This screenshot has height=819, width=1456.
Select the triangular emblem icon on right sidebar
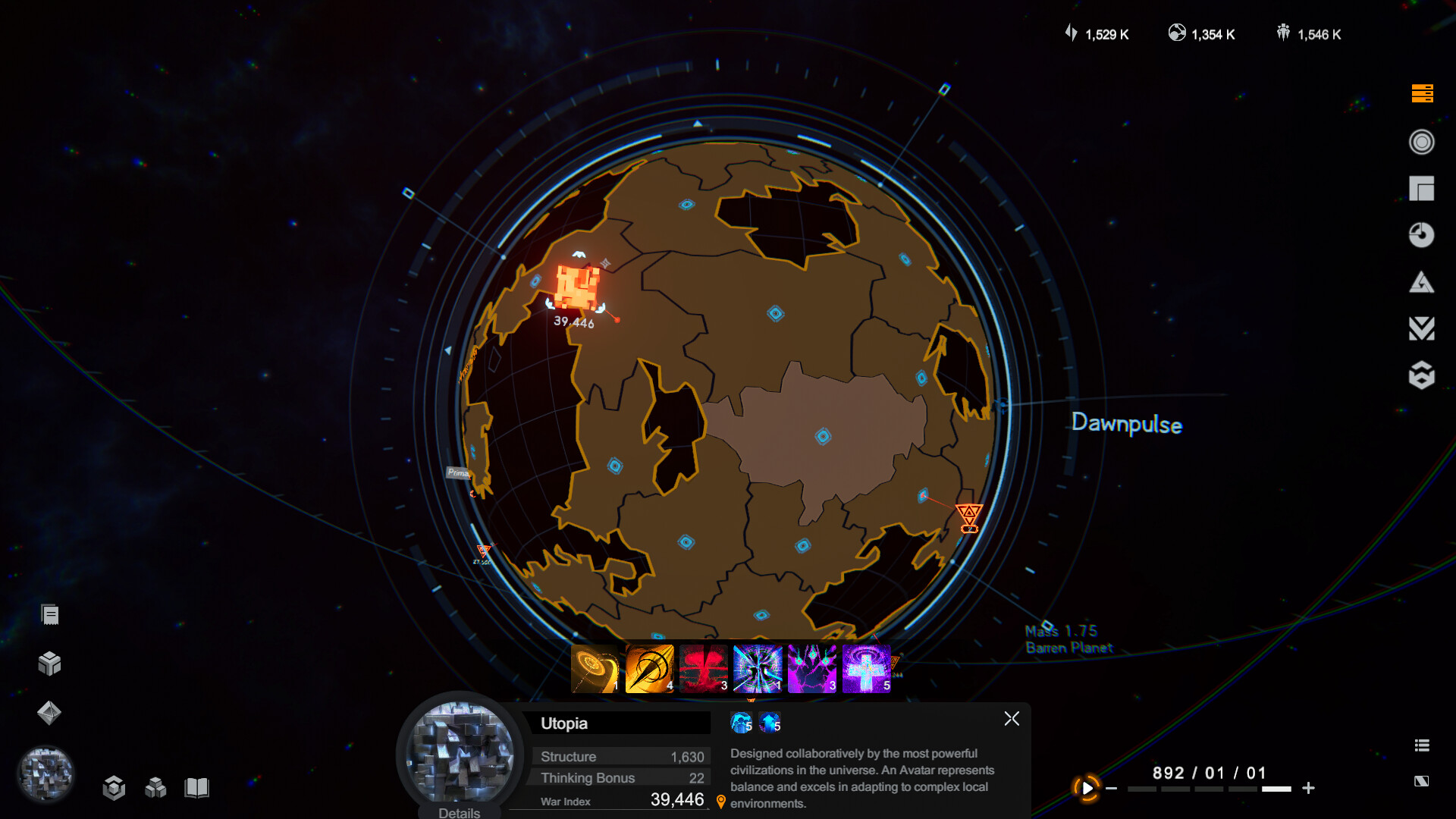pos(1423,281)
